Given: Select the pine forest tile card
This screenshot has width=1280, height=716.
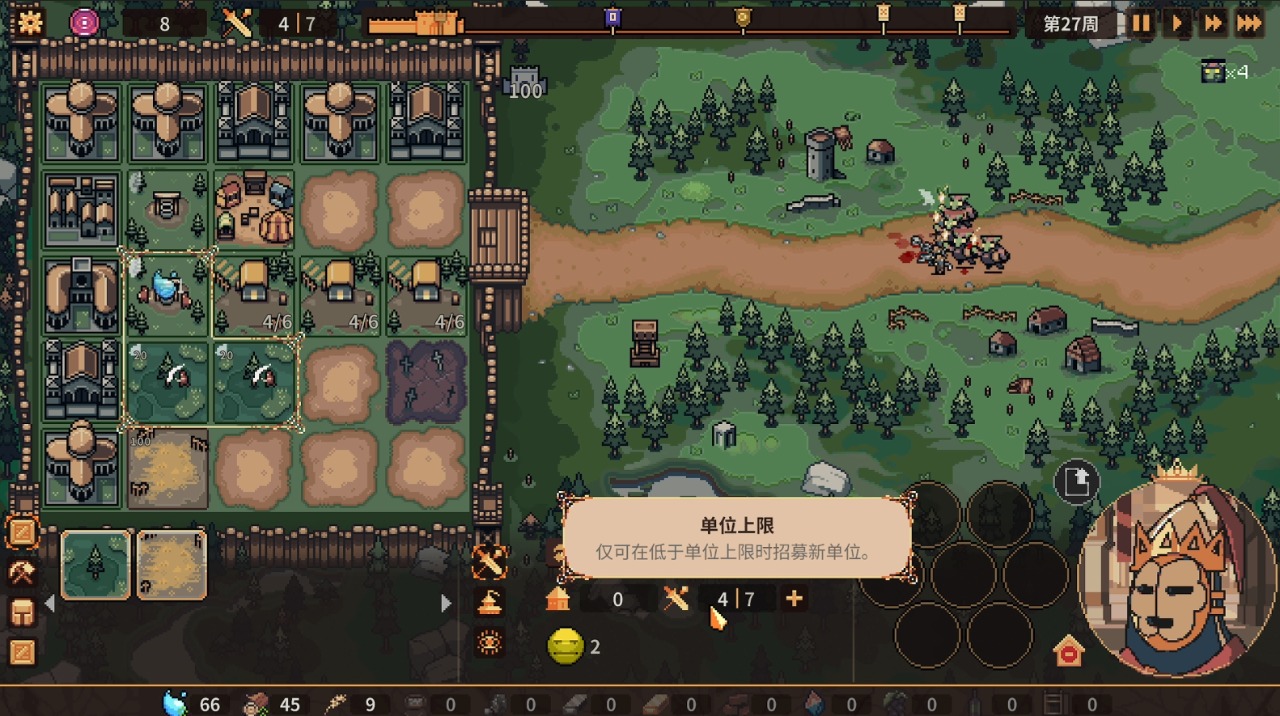Looking at the screenshot, I should point(96,564).
